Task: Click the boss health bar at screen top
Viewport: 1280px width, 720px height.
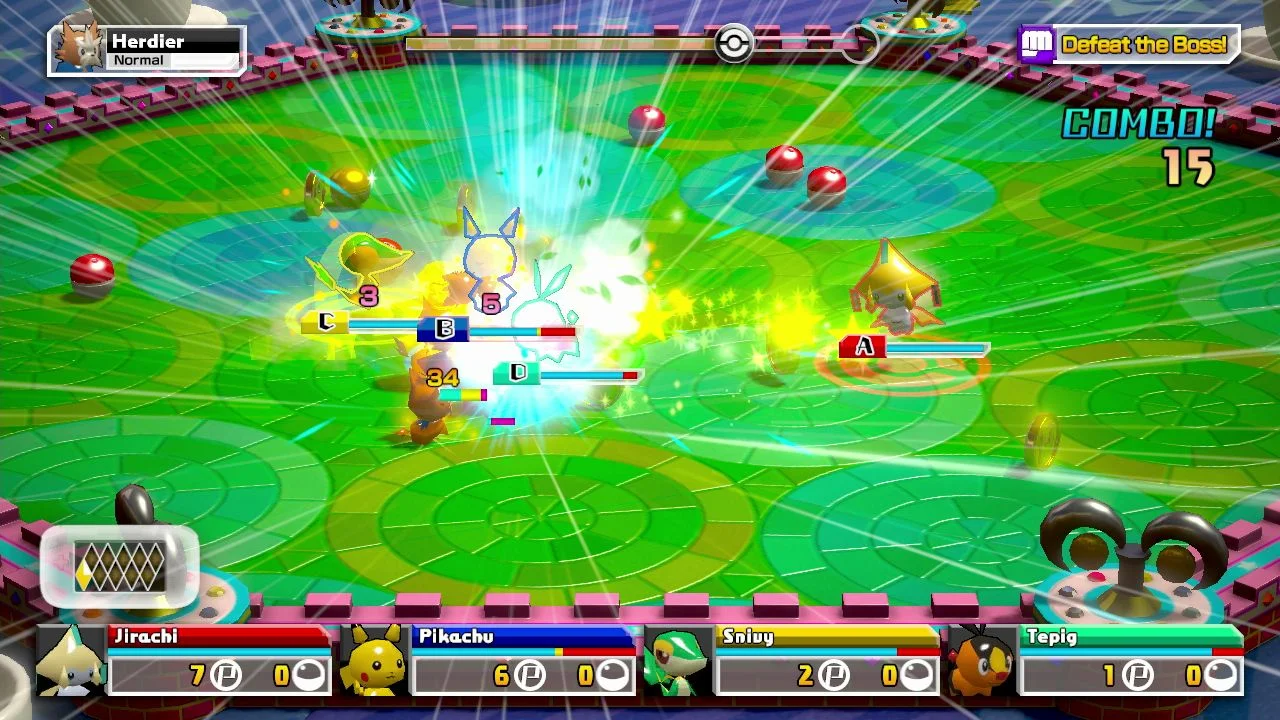Action: point(560,44)
